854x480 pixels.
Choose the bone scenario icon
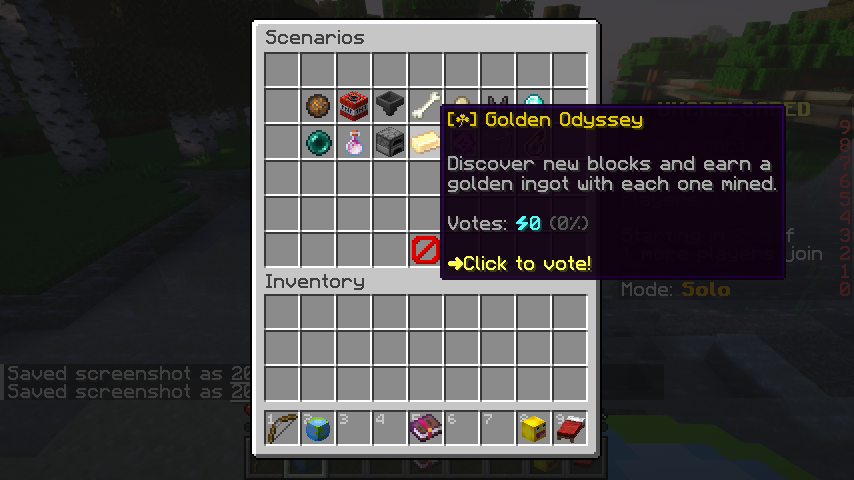[x=426, y=106]
